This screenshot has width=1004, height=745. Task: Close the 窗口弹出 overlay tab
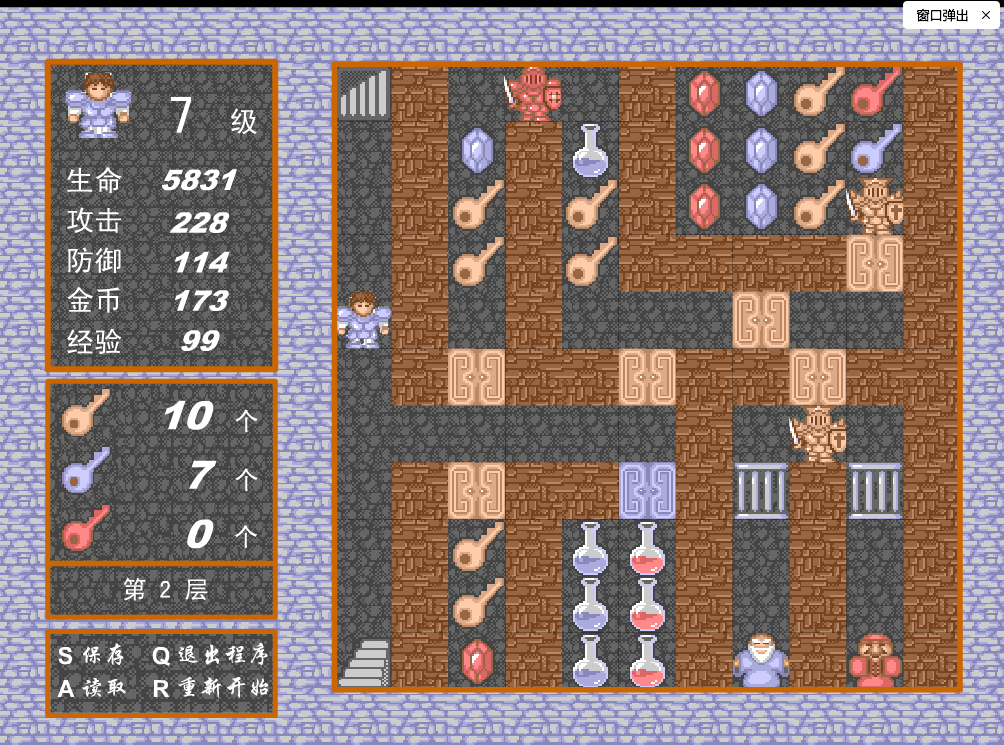[x=986, y=15]
